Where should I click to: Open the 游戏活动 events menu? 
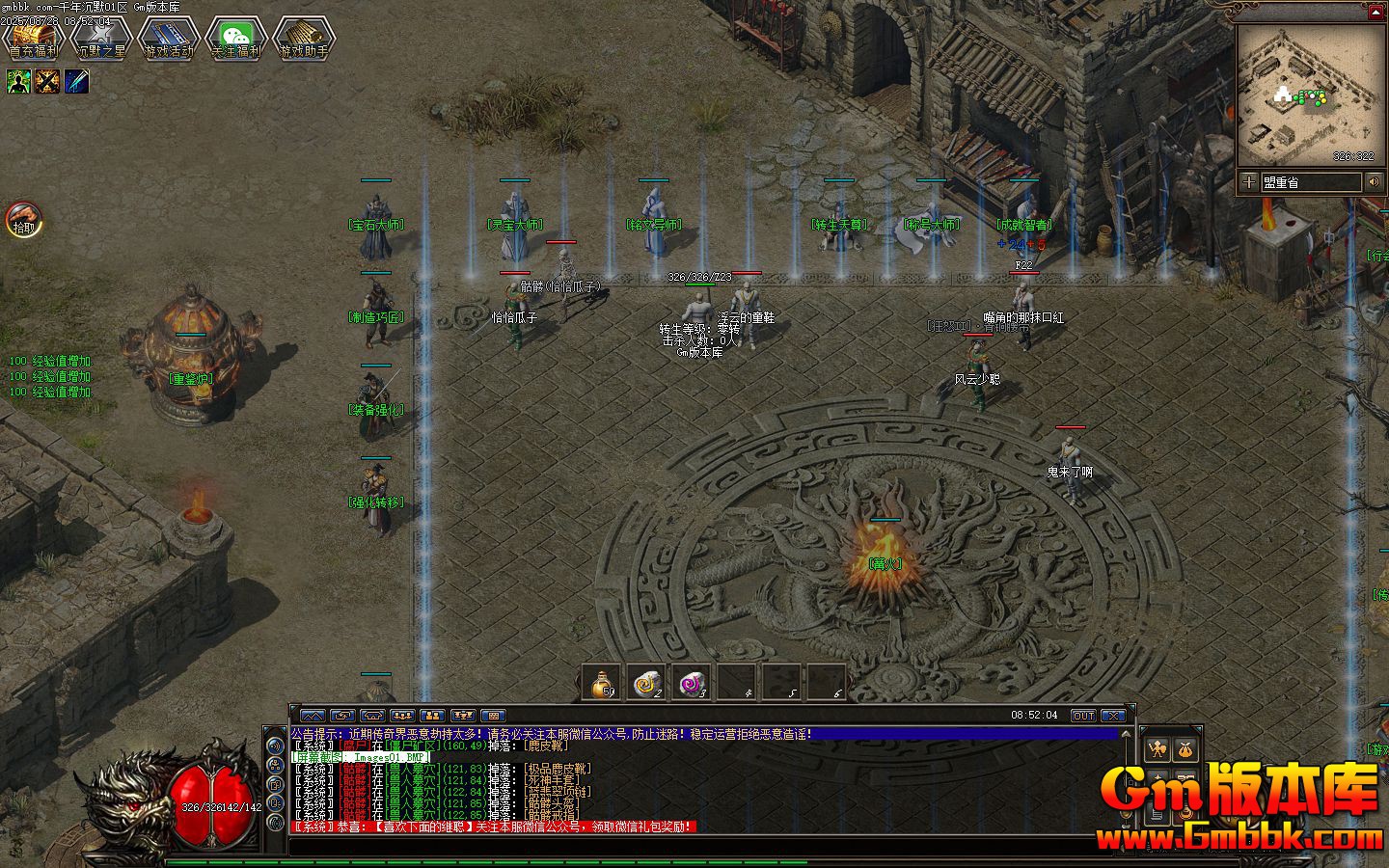point(168,39)
